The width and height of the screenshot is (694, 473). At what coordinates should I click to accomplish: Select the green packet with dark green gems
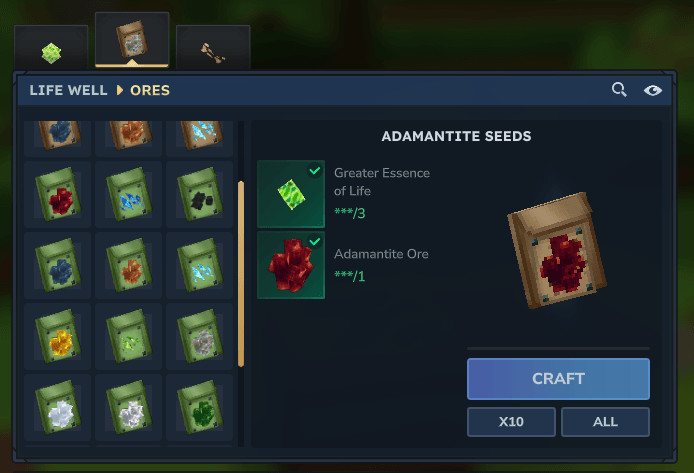200,408
